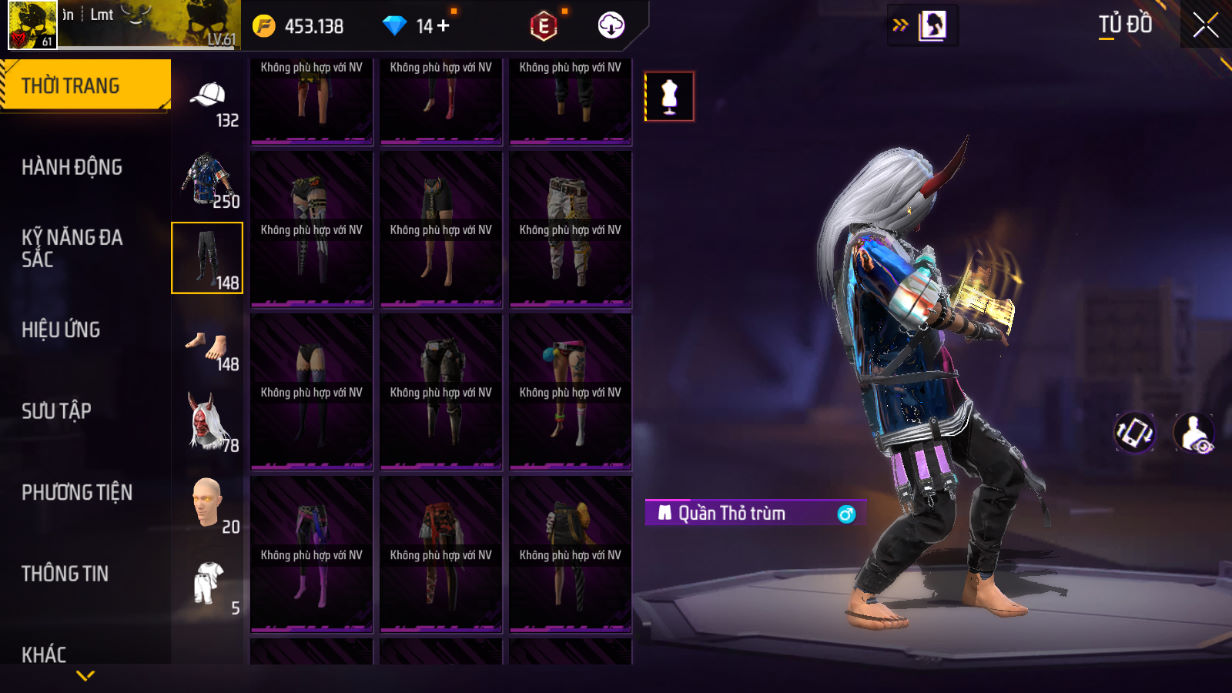The width and height of the screenshot is (1232, 693).
Task: Select the KHÁC tab
Action: click(44, 655)
